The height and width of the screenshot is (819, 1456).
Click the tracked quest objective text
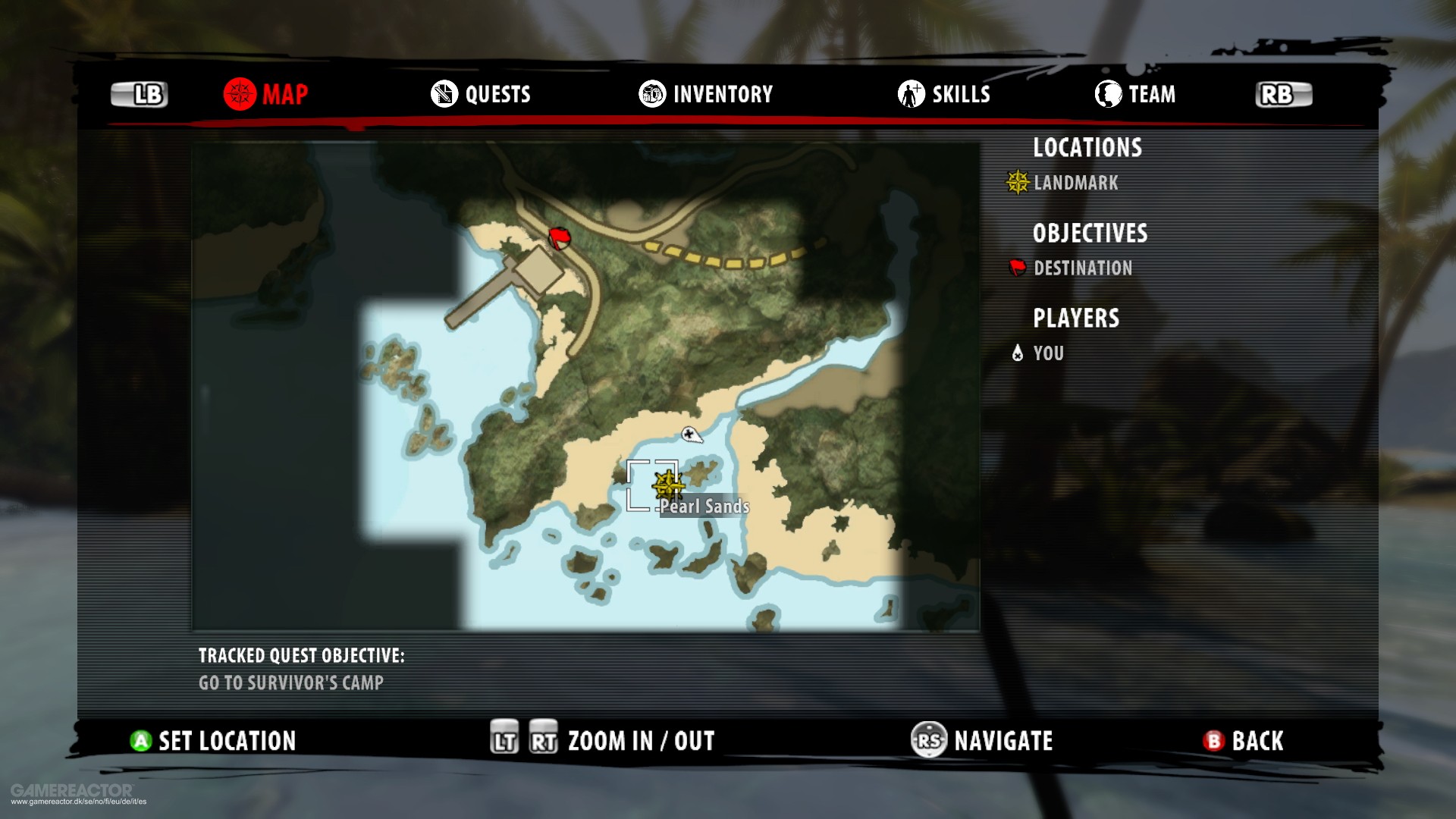(291, 682)
